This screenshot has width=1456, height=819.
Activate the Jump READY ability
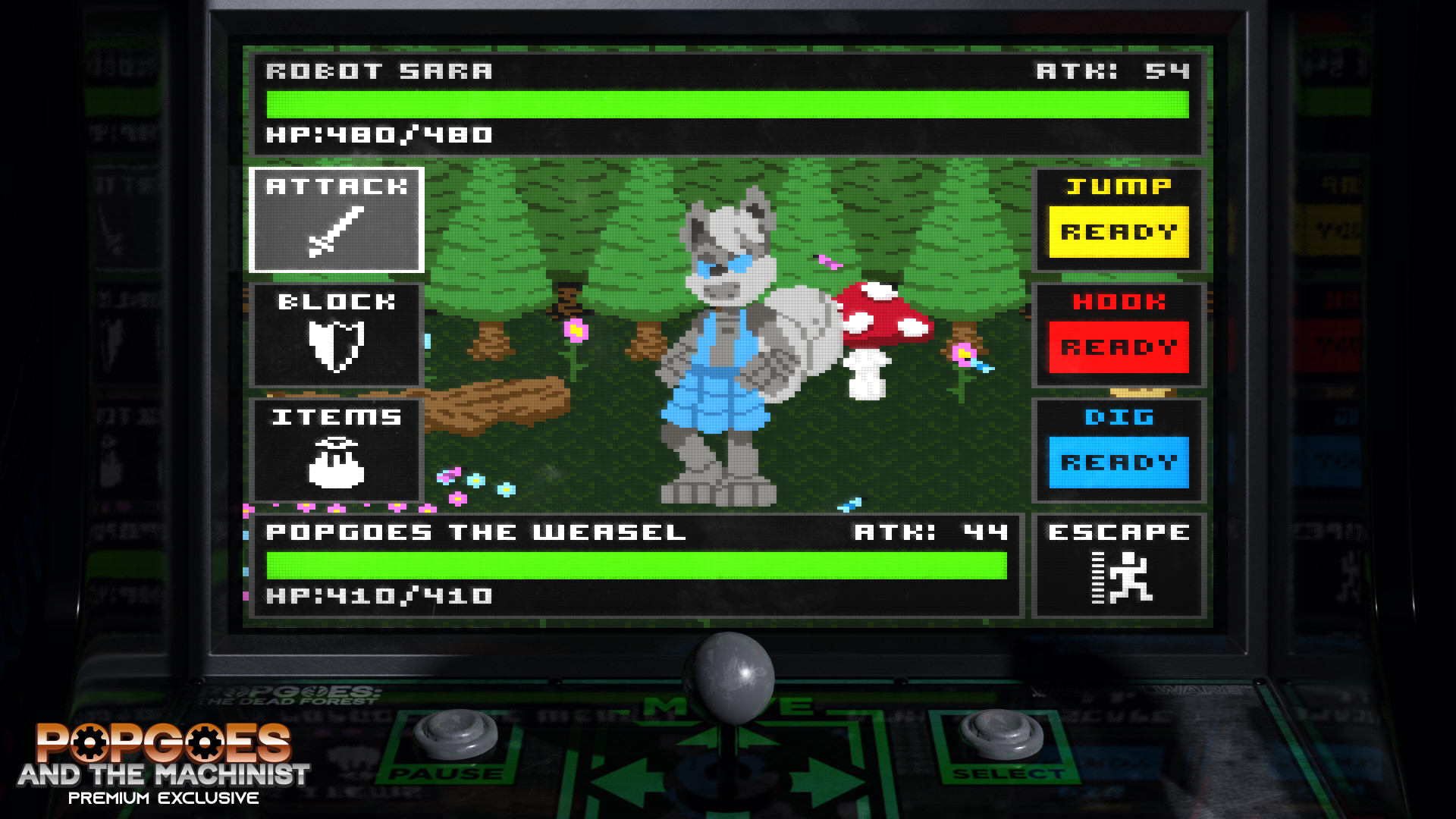click(1119, 231)
